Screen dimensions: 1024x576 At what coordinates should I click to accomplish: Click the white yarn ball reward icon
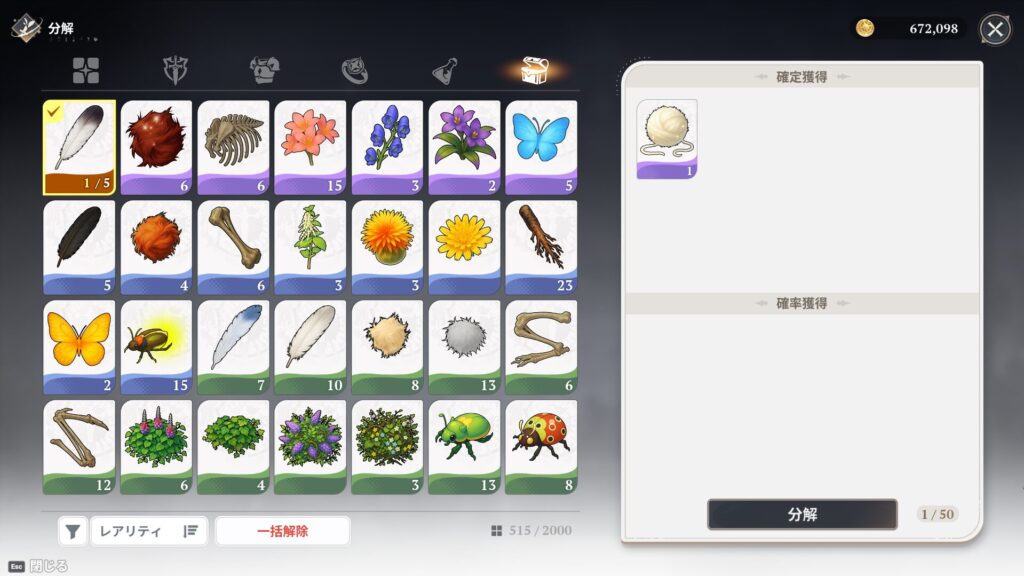coord(667,138)
